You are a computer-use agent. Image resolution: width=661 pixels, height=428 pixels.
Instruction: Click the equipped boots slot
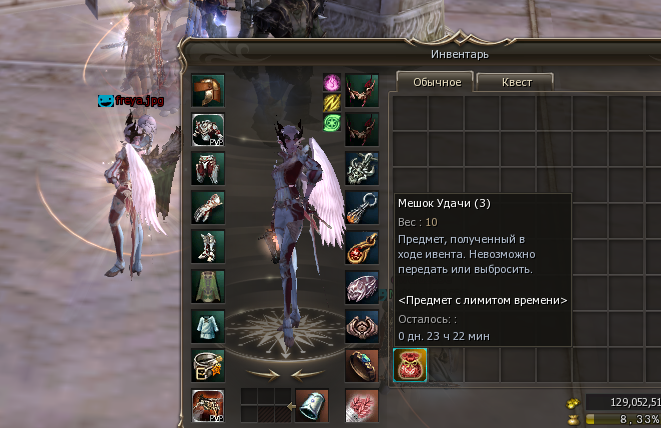coord(208,247)
